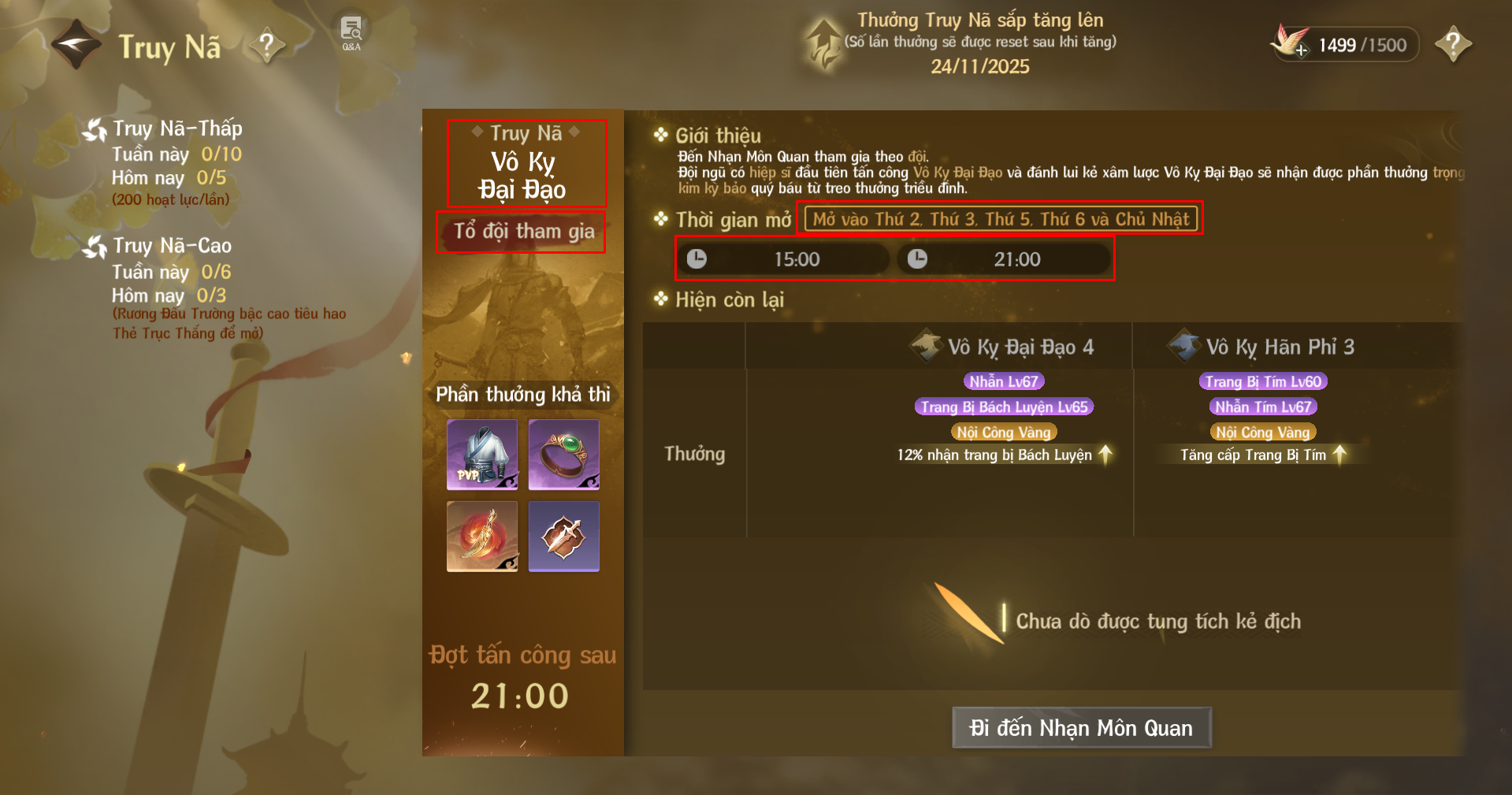Viewport: 1512px width, 795px height.
Task: Select the Truy Nã-Thấp entry
Action: click(x=176, y=128)
